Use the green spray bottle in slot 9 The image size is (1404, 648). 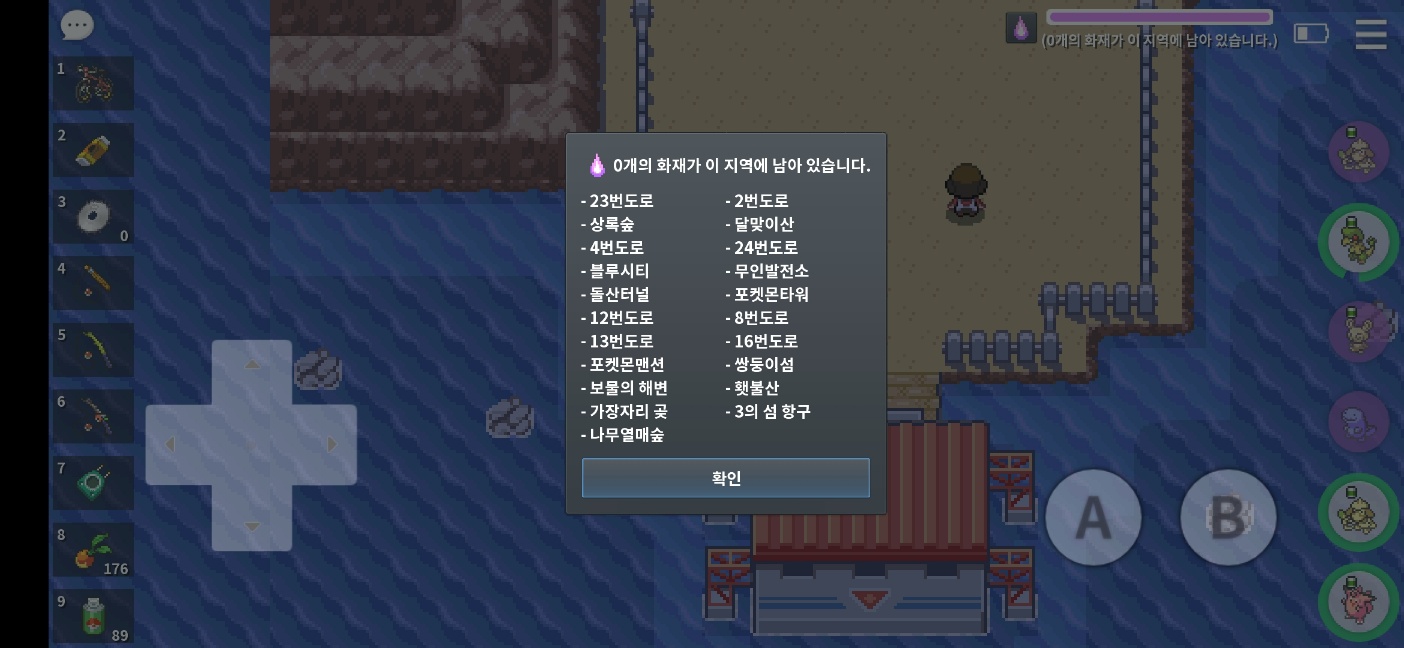click(x=94, y=616)
